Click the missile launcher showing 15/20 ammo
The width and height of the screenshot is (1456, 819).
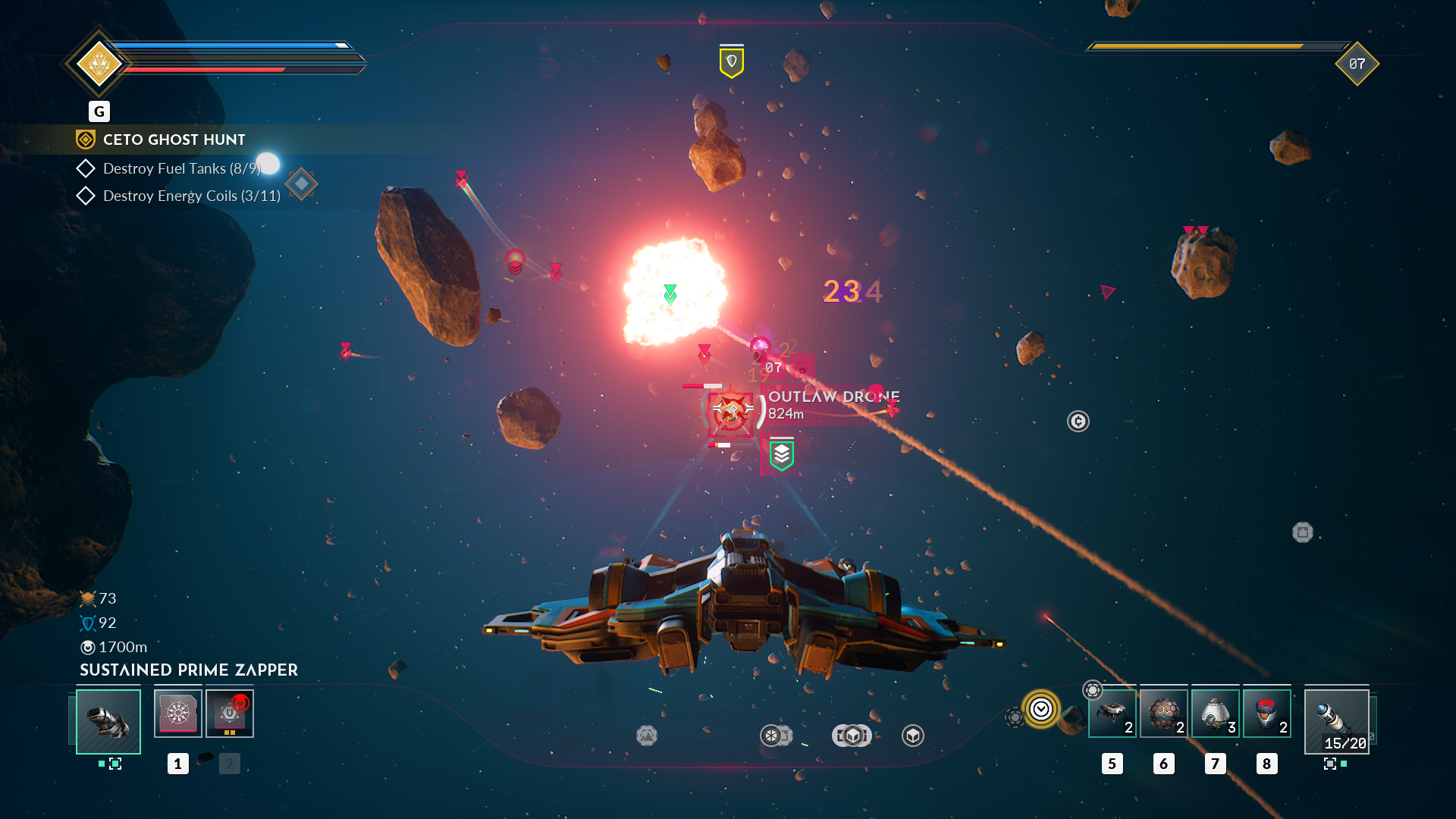[1336, 720]
